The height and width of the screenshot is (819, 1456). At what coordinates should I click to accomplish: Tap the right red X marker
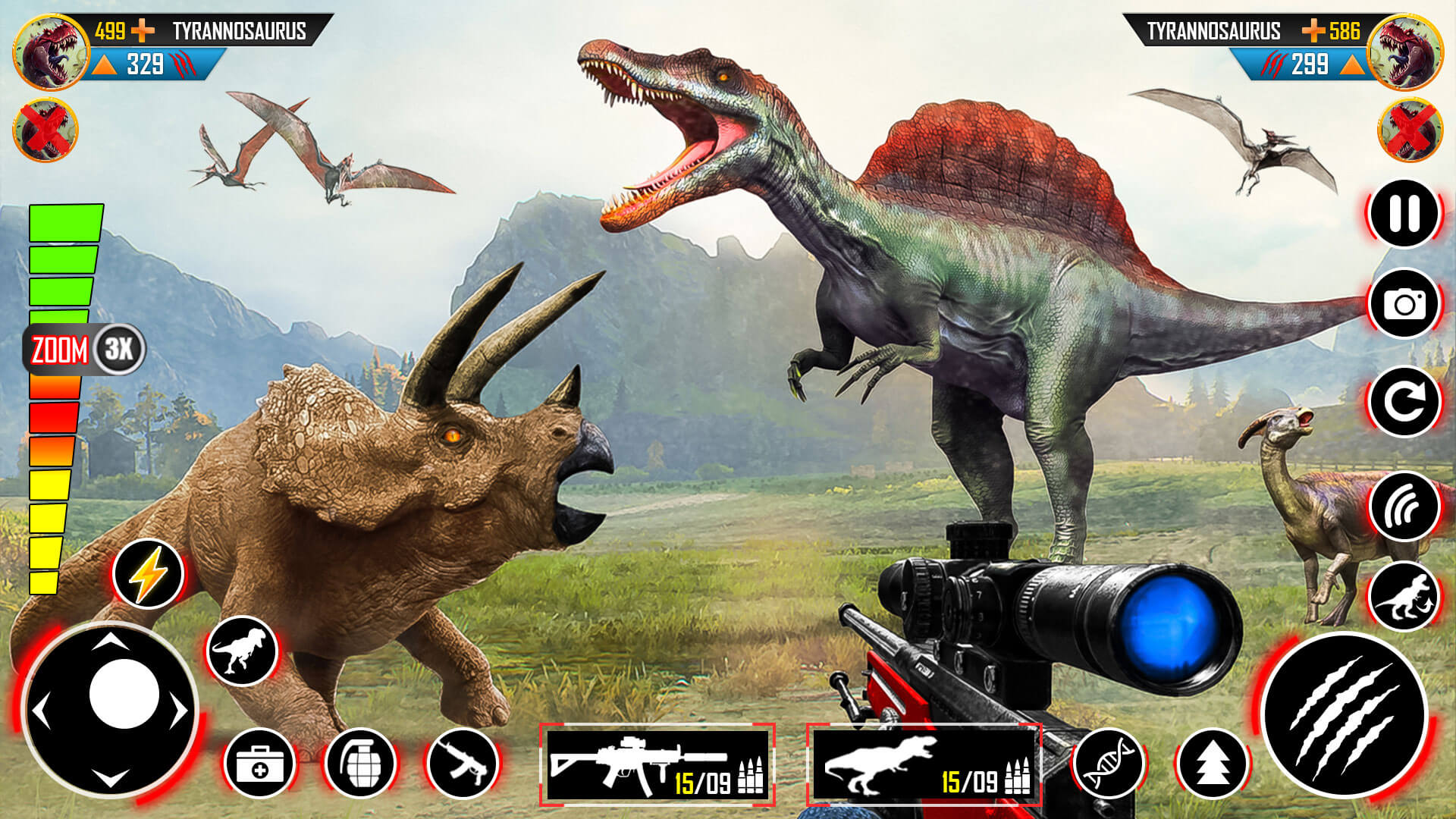pyautogui.click(x=1409, y=129)
